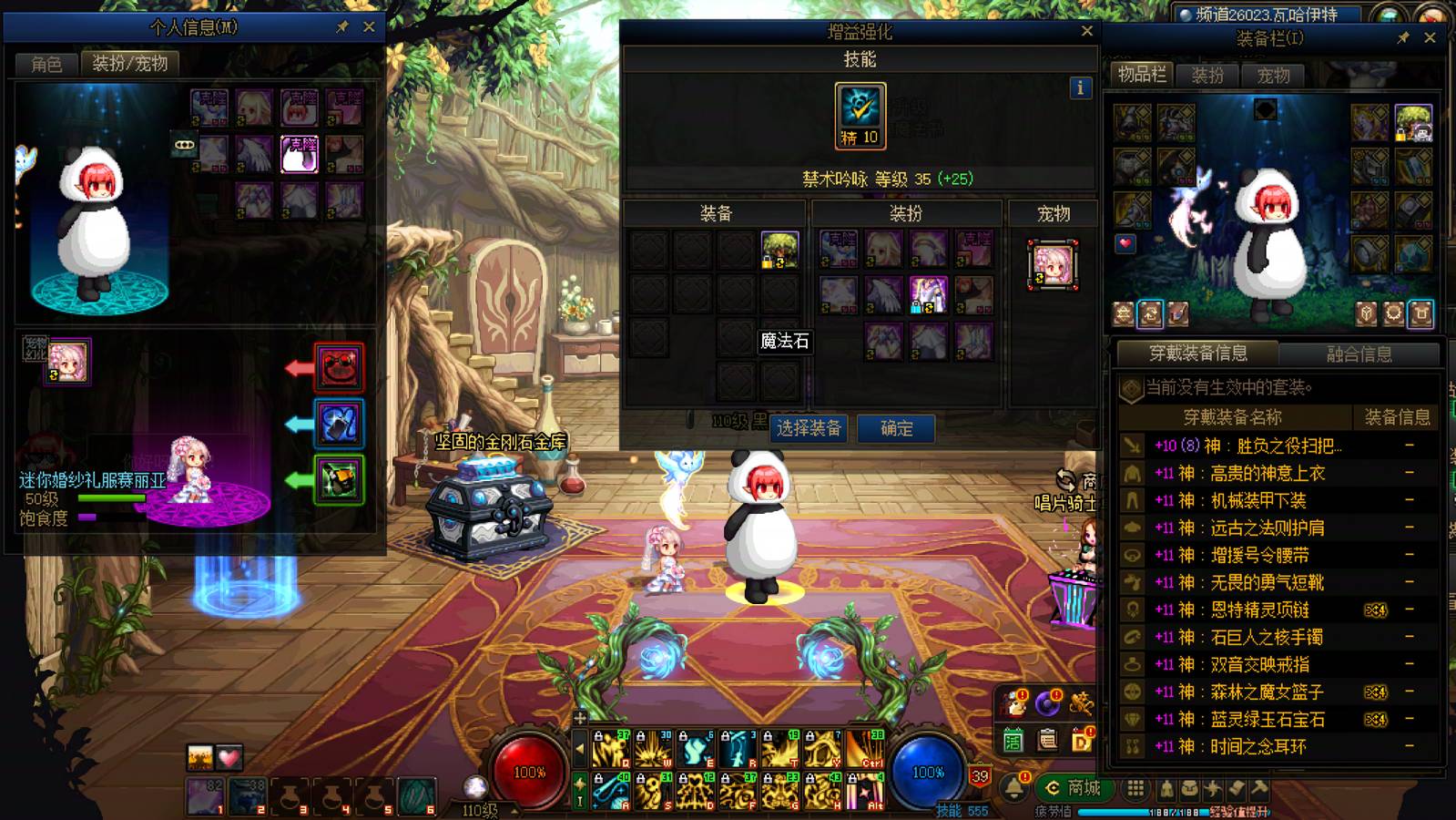Select the pet slot in 增益强化
The width and height of the screenshot is (1456, 820).
click(x=1053, y=265)
